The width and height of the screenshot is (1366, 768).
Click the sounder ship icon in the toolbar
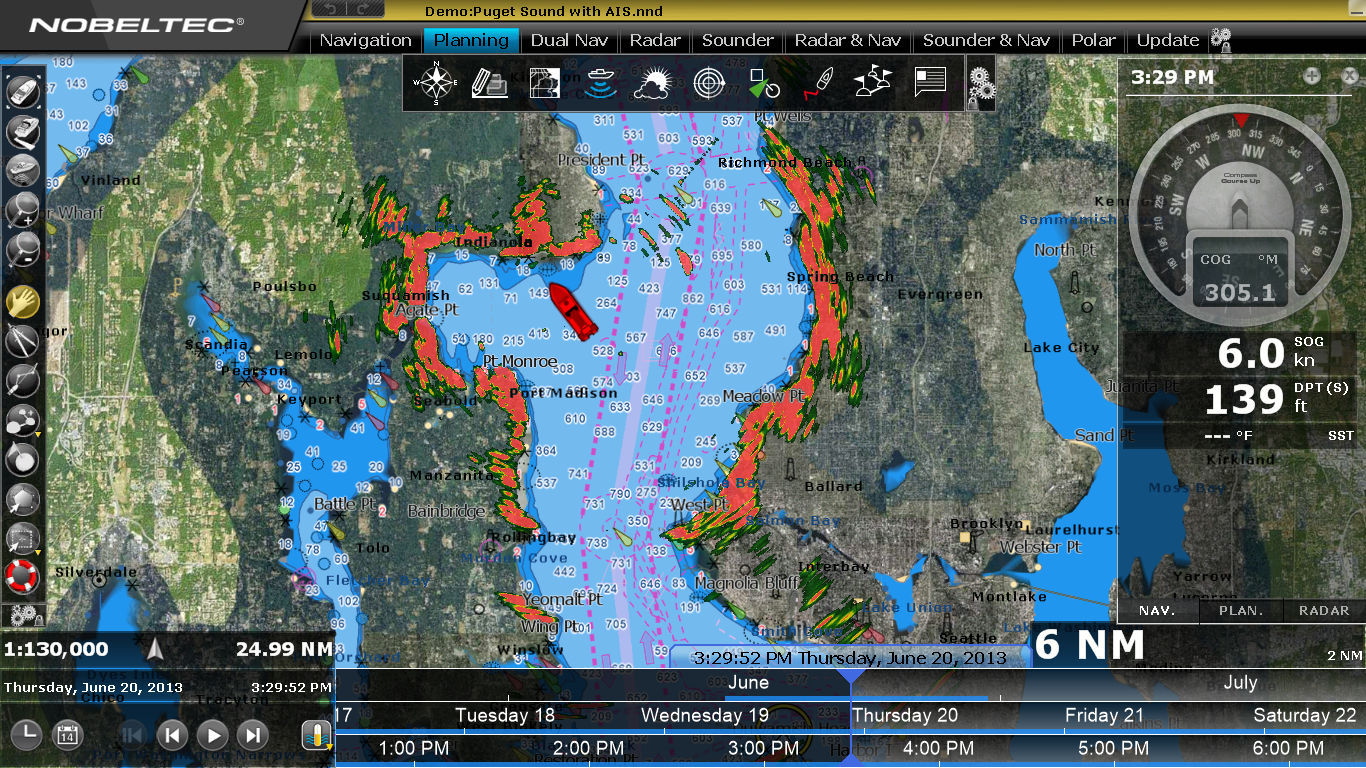[600, 83]
